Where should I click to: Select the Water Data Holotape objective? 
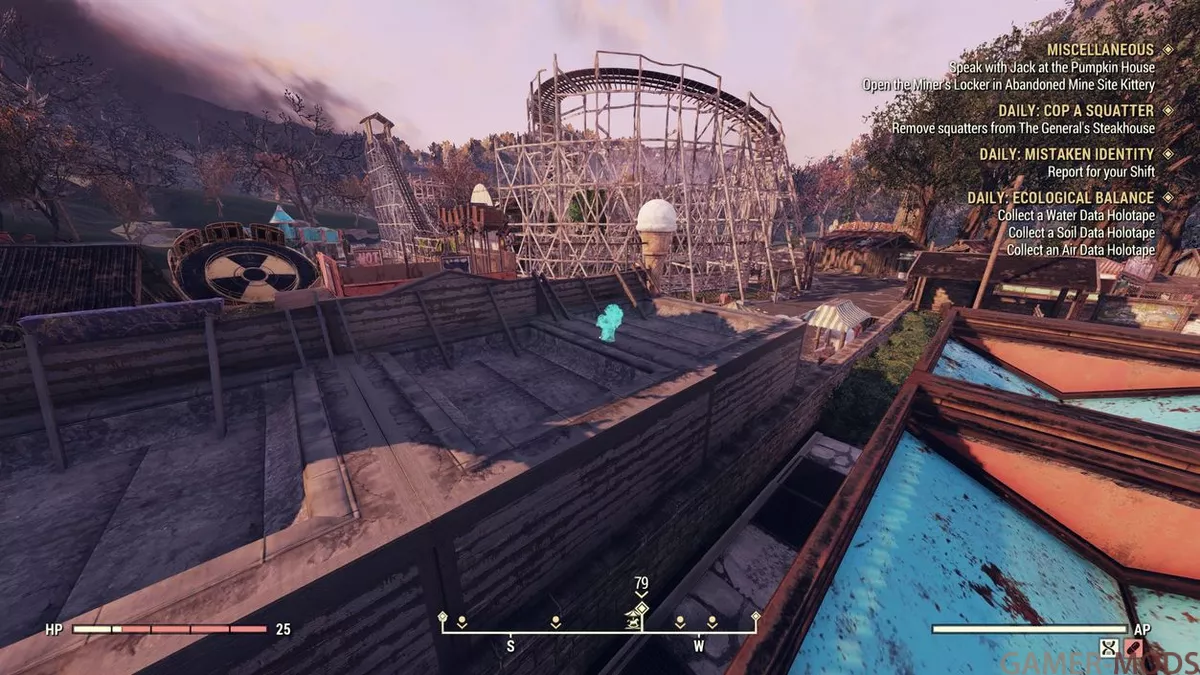click(1076, 215)
